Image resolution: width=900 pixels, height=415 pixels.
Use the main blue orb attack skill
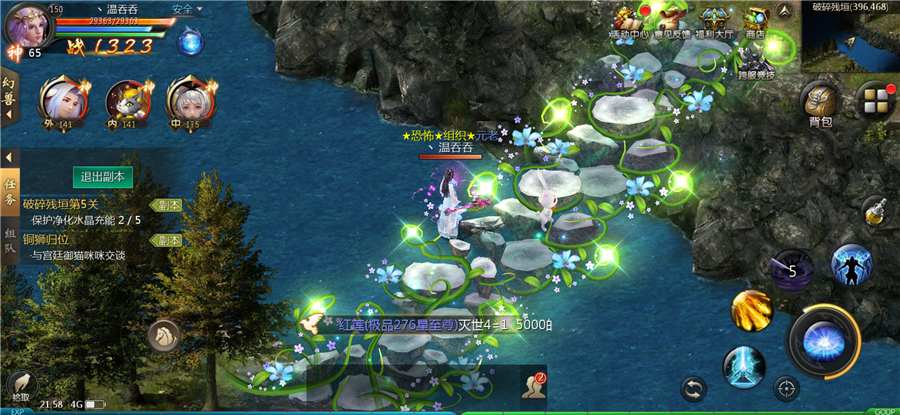[823, 338]
